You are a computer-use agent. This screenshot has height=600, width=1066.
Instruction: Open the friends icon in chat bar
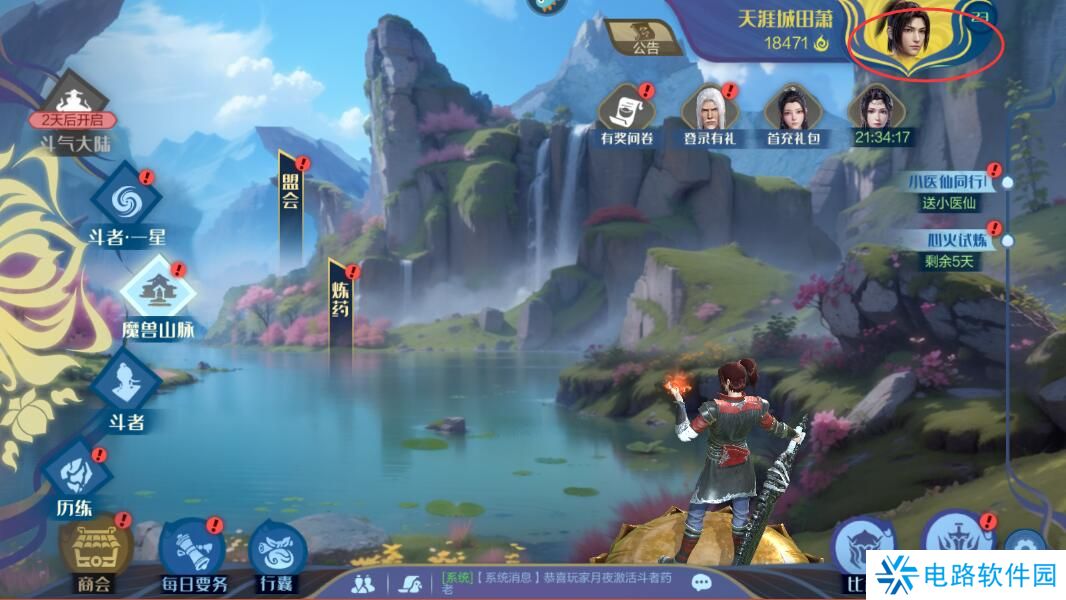click(x=365, y=582)
